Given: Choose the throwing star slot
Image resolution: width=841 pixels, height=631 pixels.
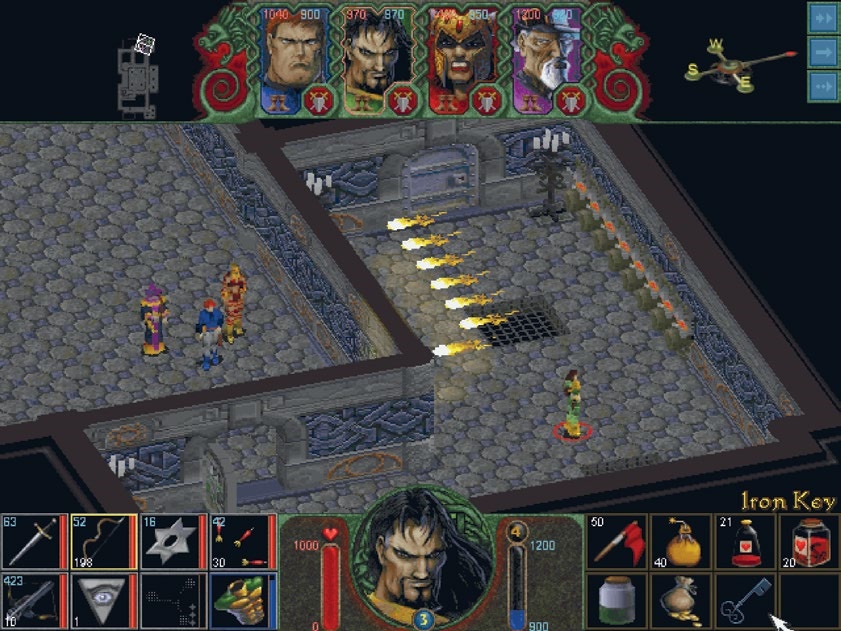Looking at the screenshot, I should 172,541.
